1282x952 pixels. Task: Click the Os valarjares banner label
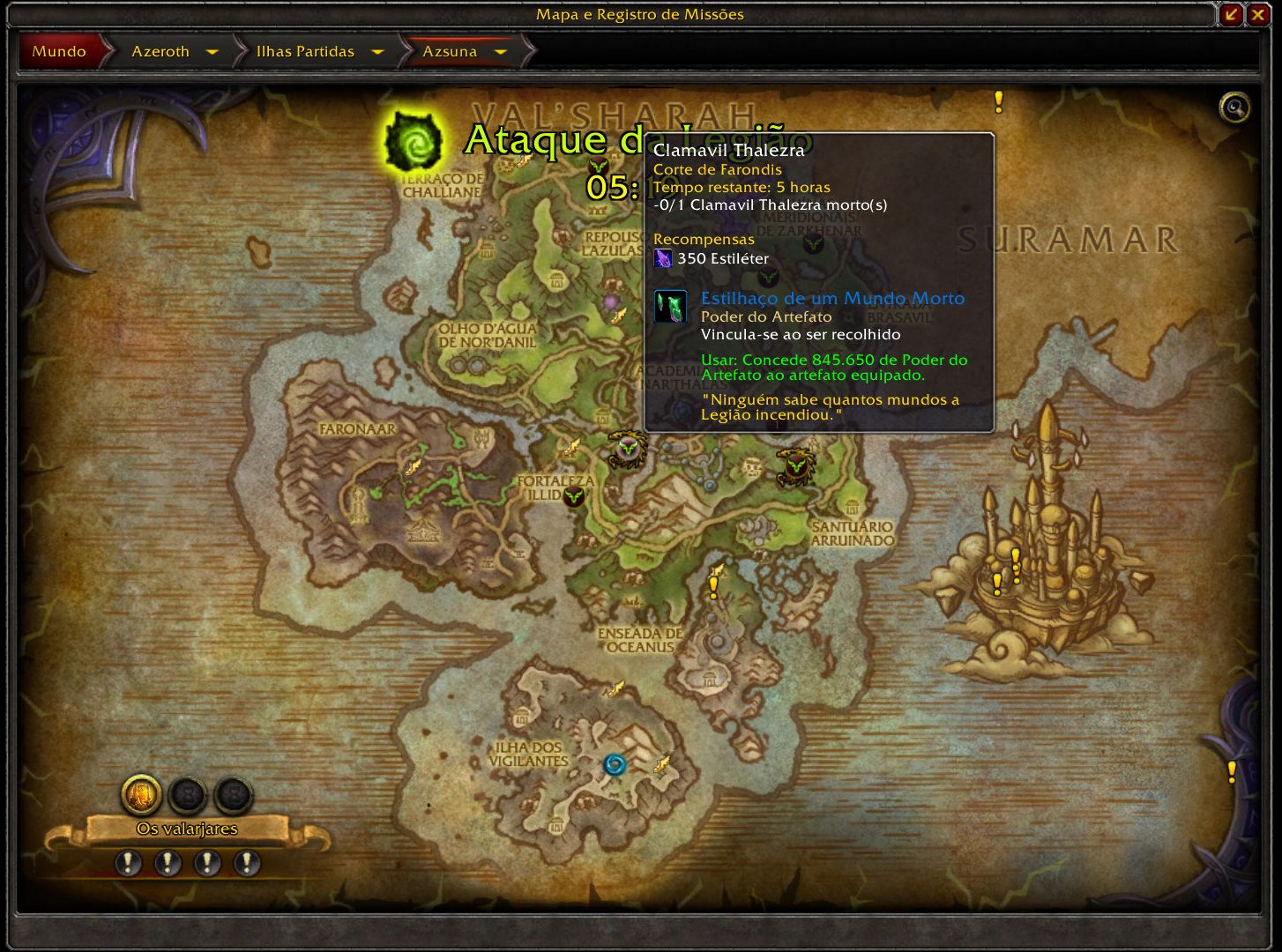pos(187,829)
